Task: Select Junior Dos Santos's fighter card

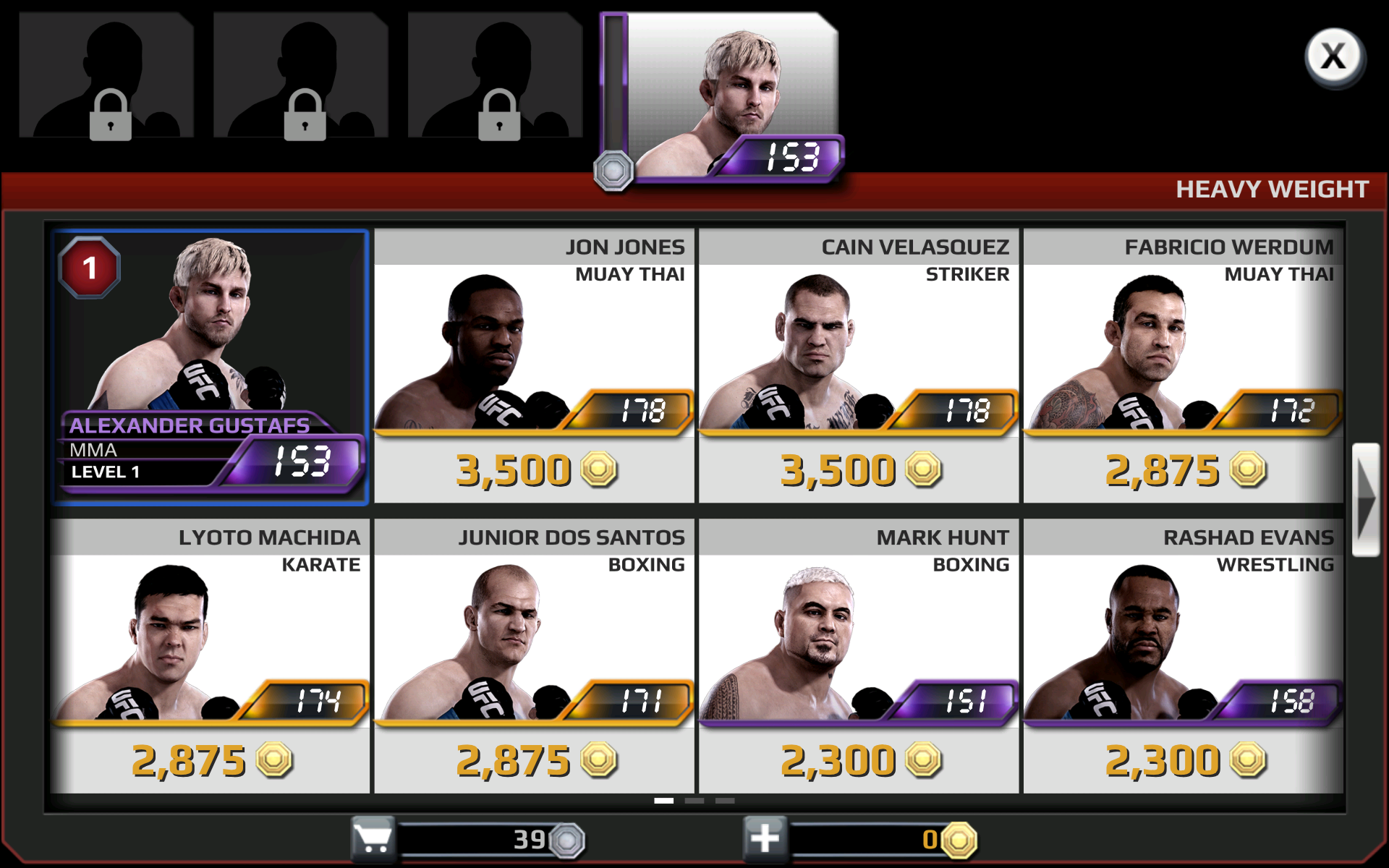Action: click(534, 651)
